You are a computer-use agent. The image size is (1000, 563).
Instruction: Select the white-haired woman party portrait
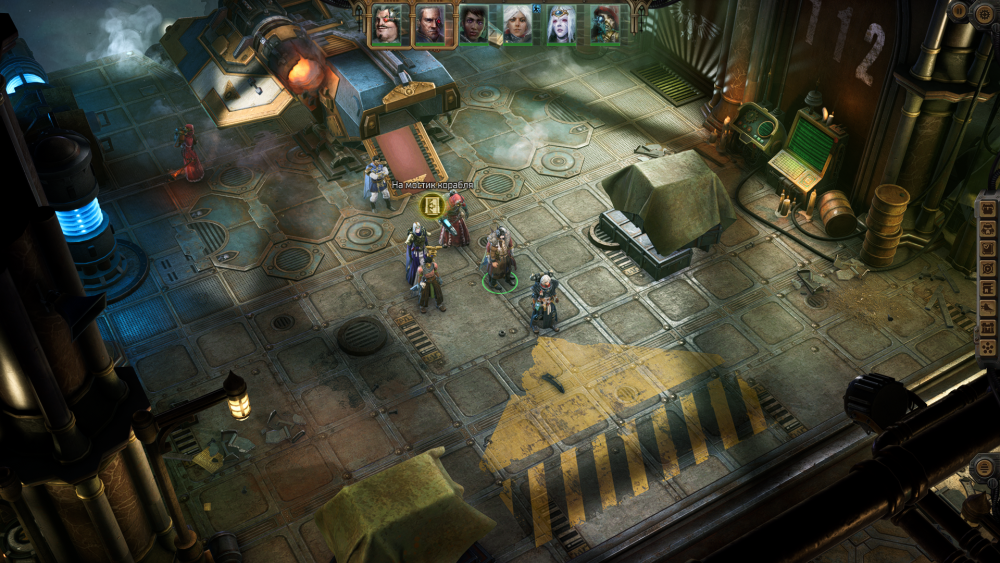(x=517, y=24)
